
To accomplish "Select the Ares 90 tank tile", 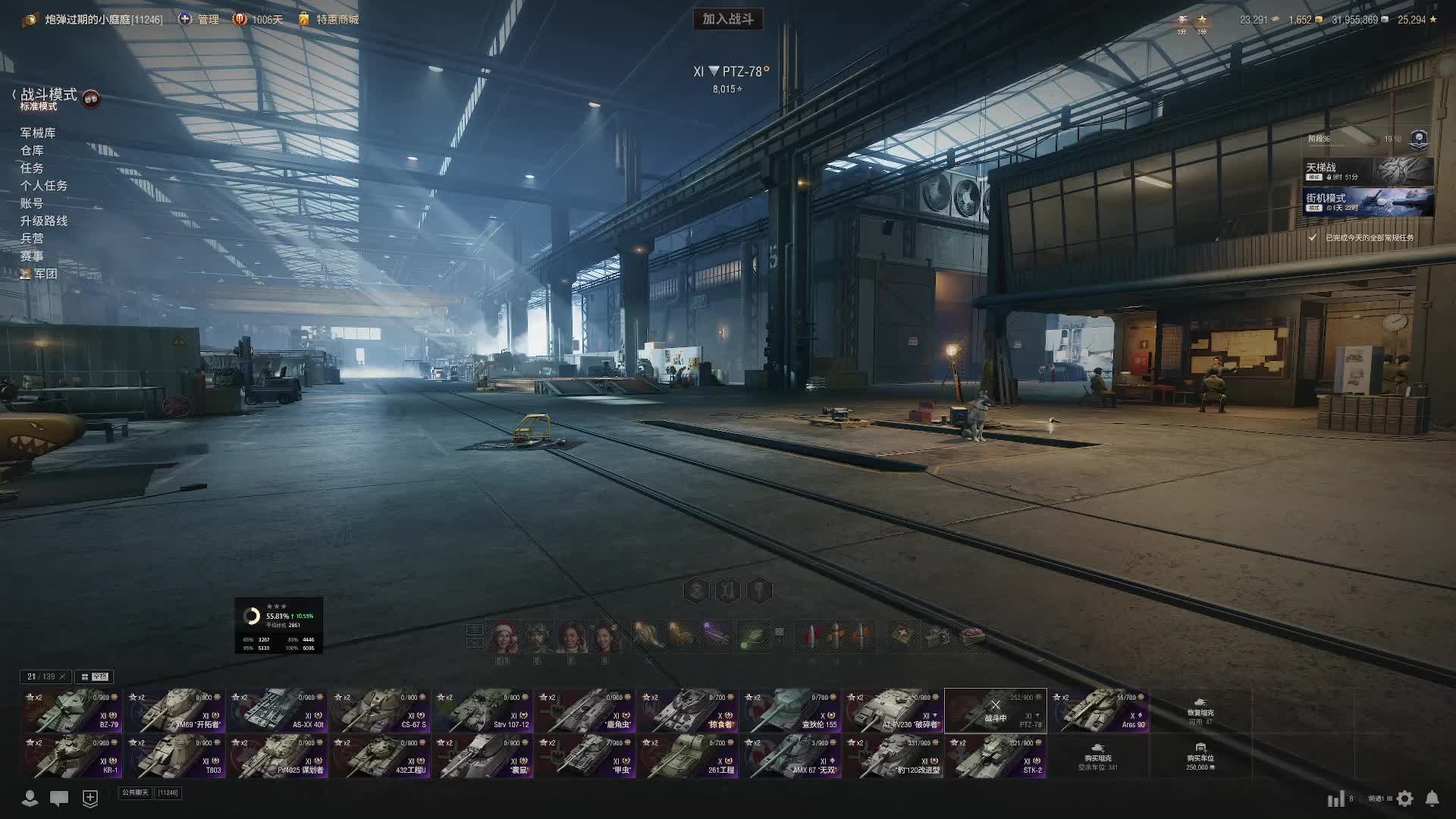I will pyautogui.click(x=1098, y=711).
